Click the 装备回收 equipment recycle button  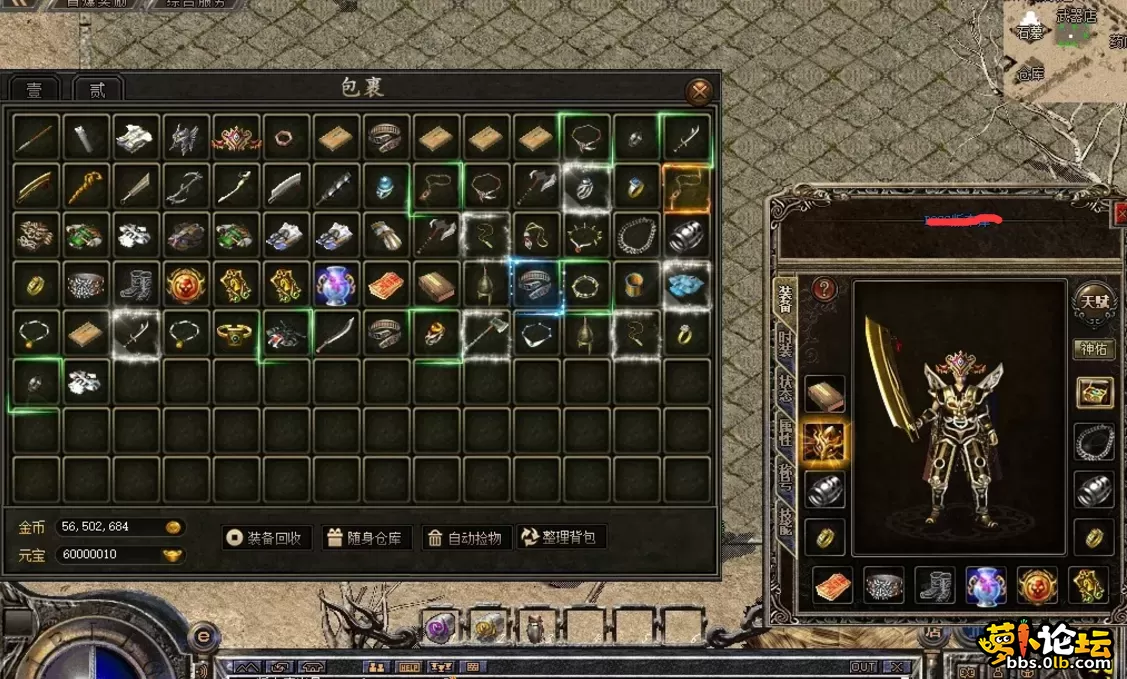(267, 538)
